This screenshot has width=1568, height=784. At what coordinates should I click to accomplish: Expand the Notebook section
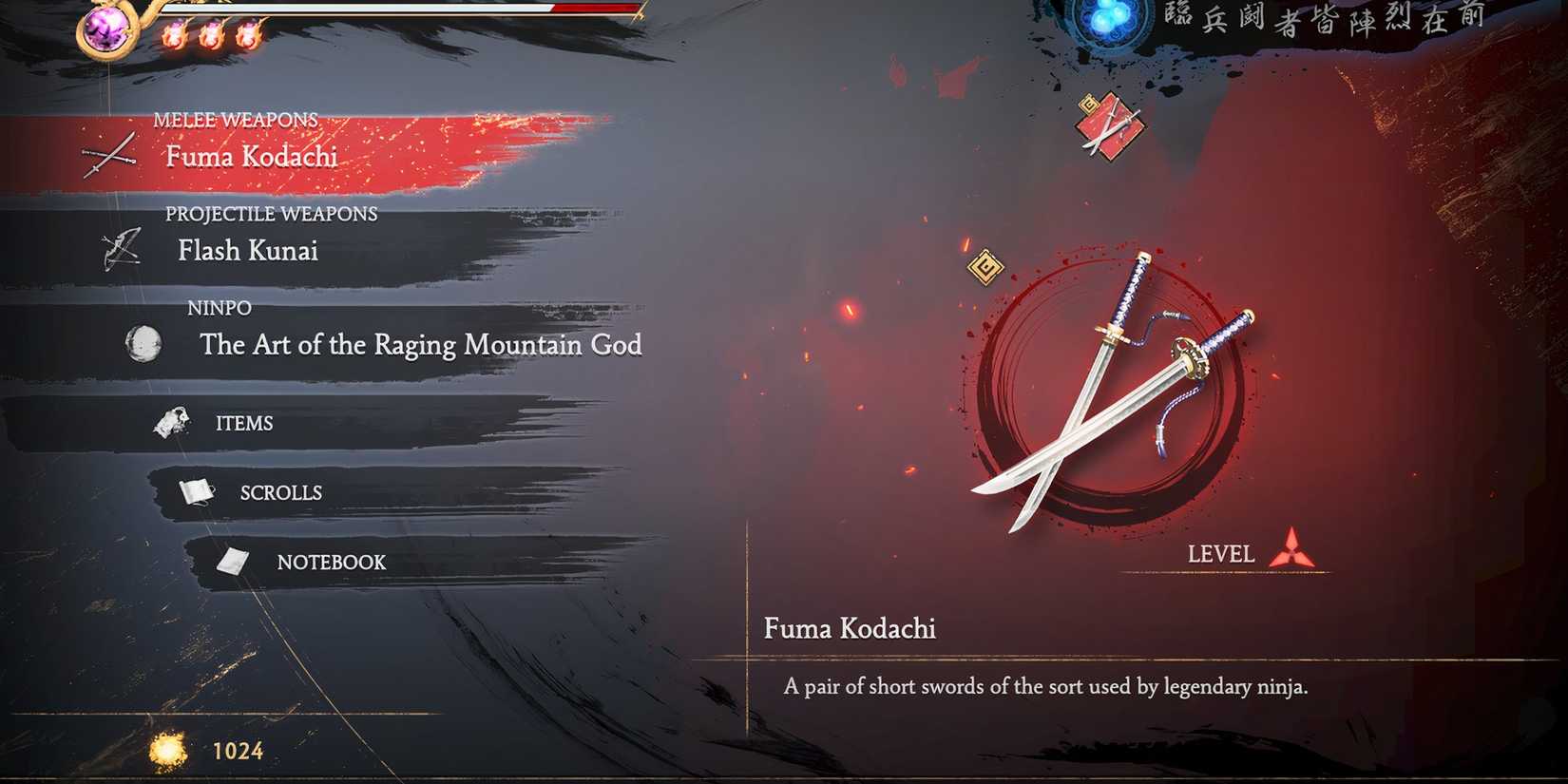330,562
